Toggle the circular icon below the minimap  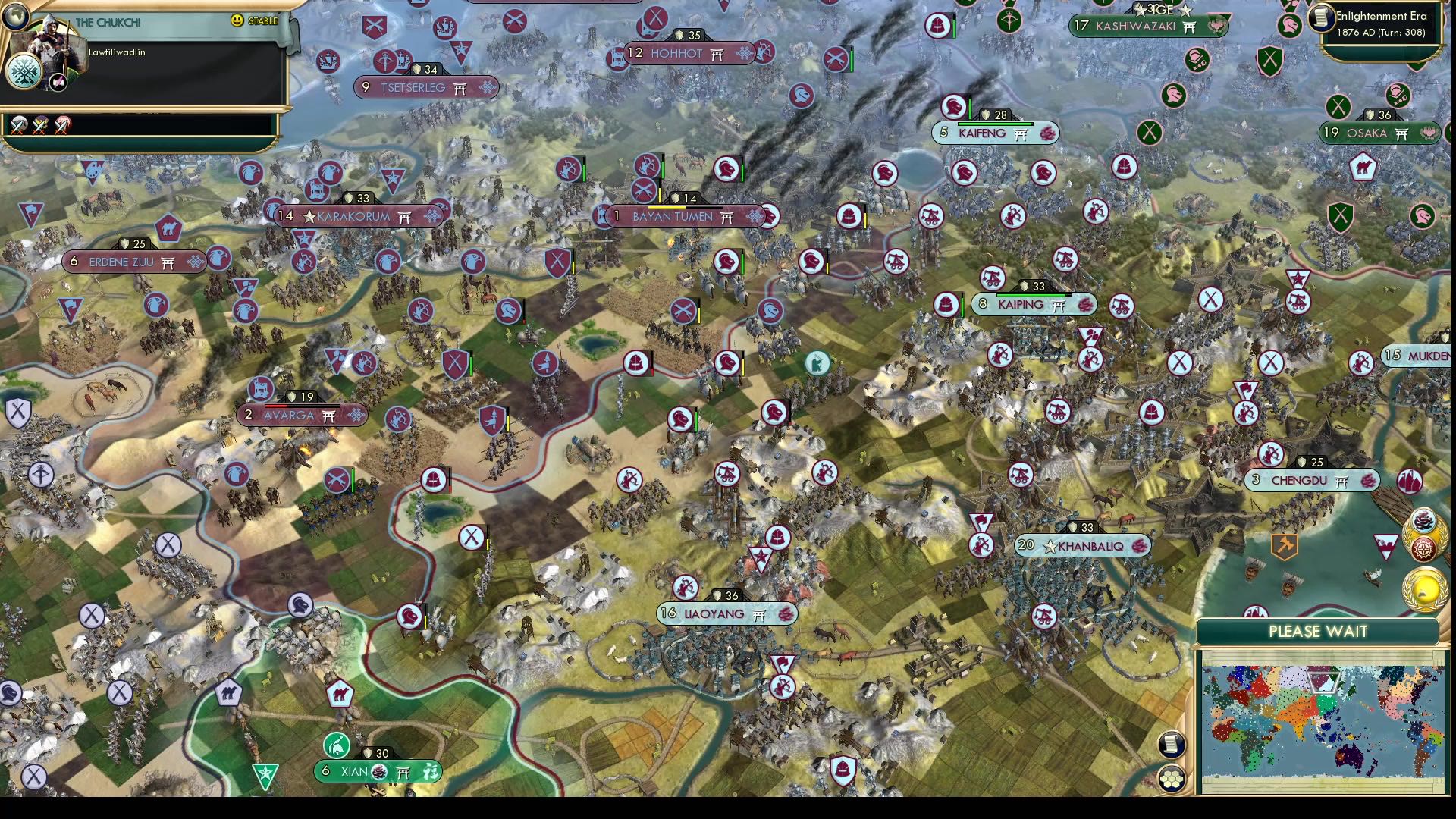coord(1172,779)
